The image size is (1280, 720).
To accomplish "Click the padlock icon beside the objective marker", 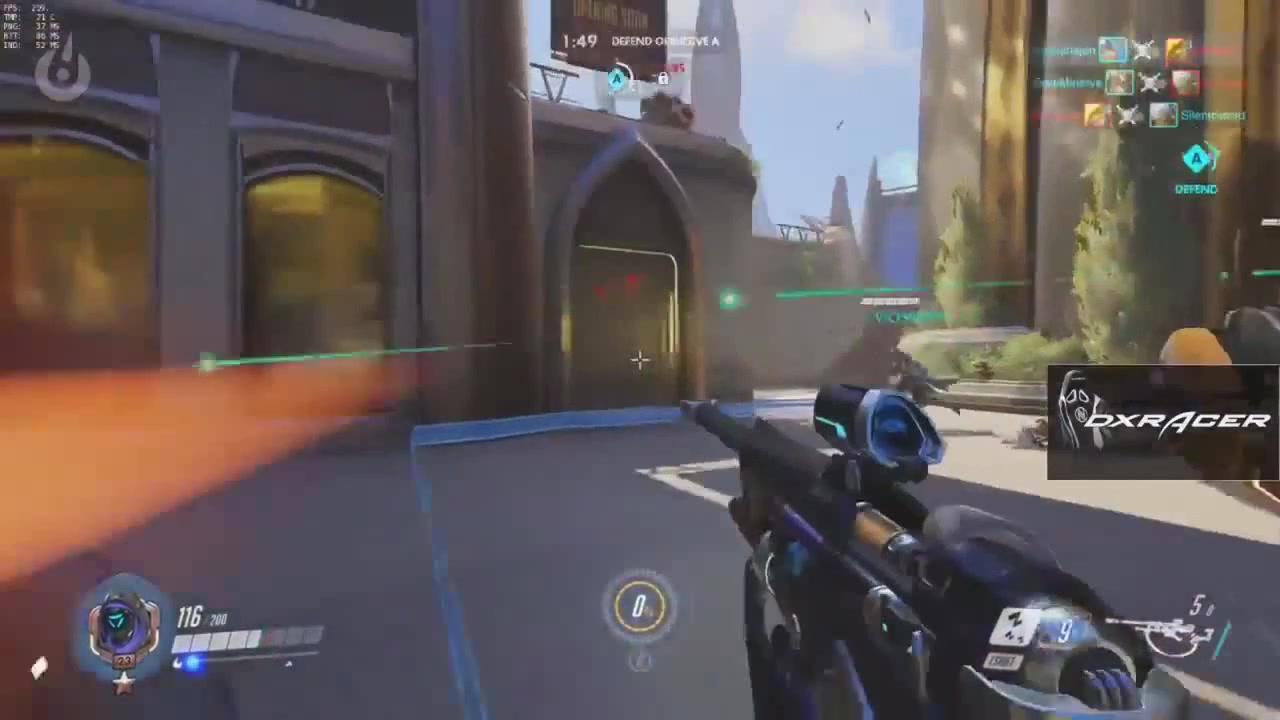I will pos(662,80).
